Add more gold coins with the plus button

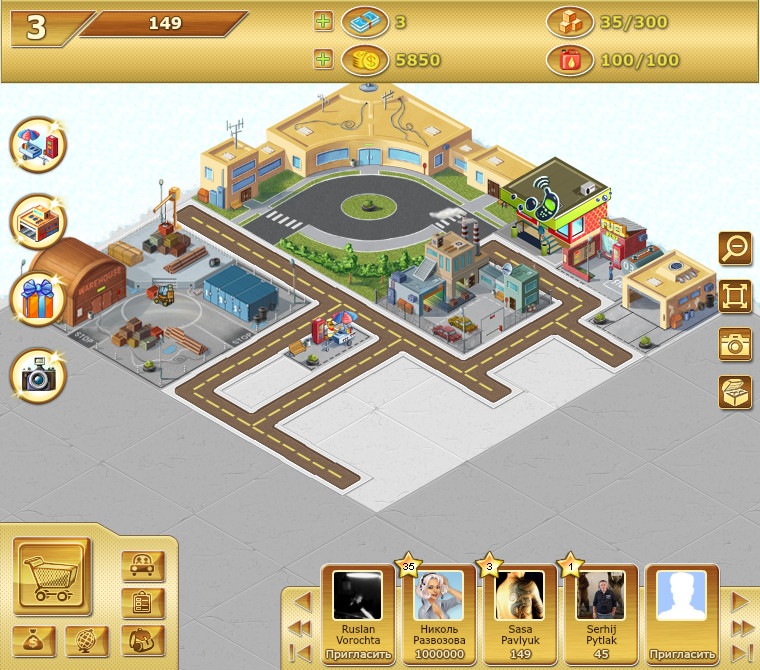[322, 60]
